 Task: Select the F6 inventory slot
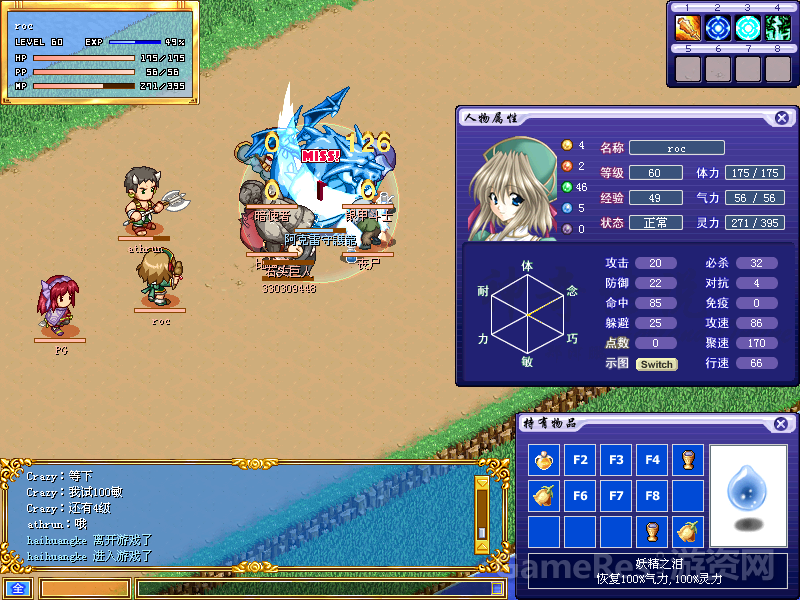tap(580, 496)
